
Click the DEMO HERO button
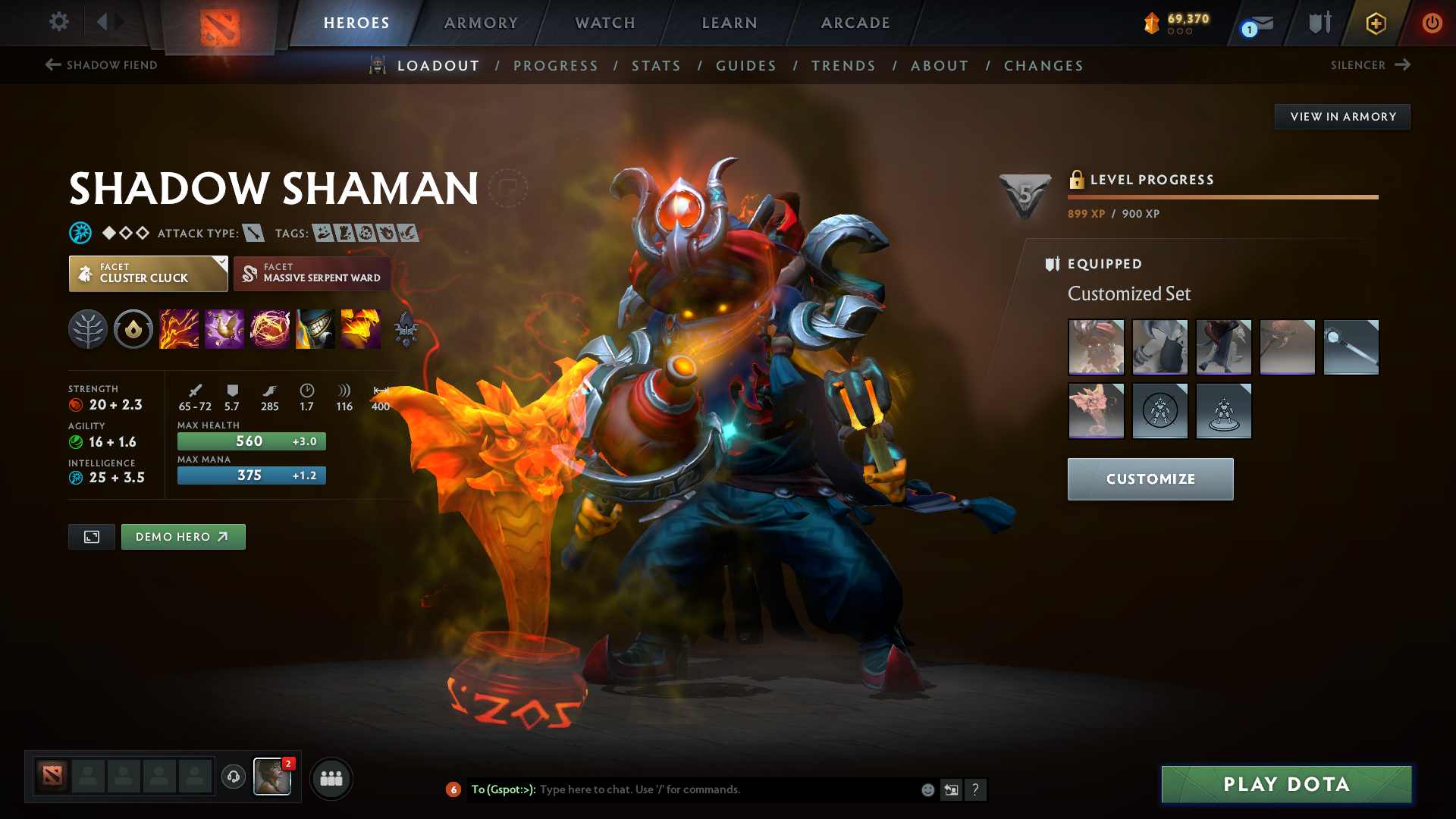pyautogui.click(x=183, y=536)
